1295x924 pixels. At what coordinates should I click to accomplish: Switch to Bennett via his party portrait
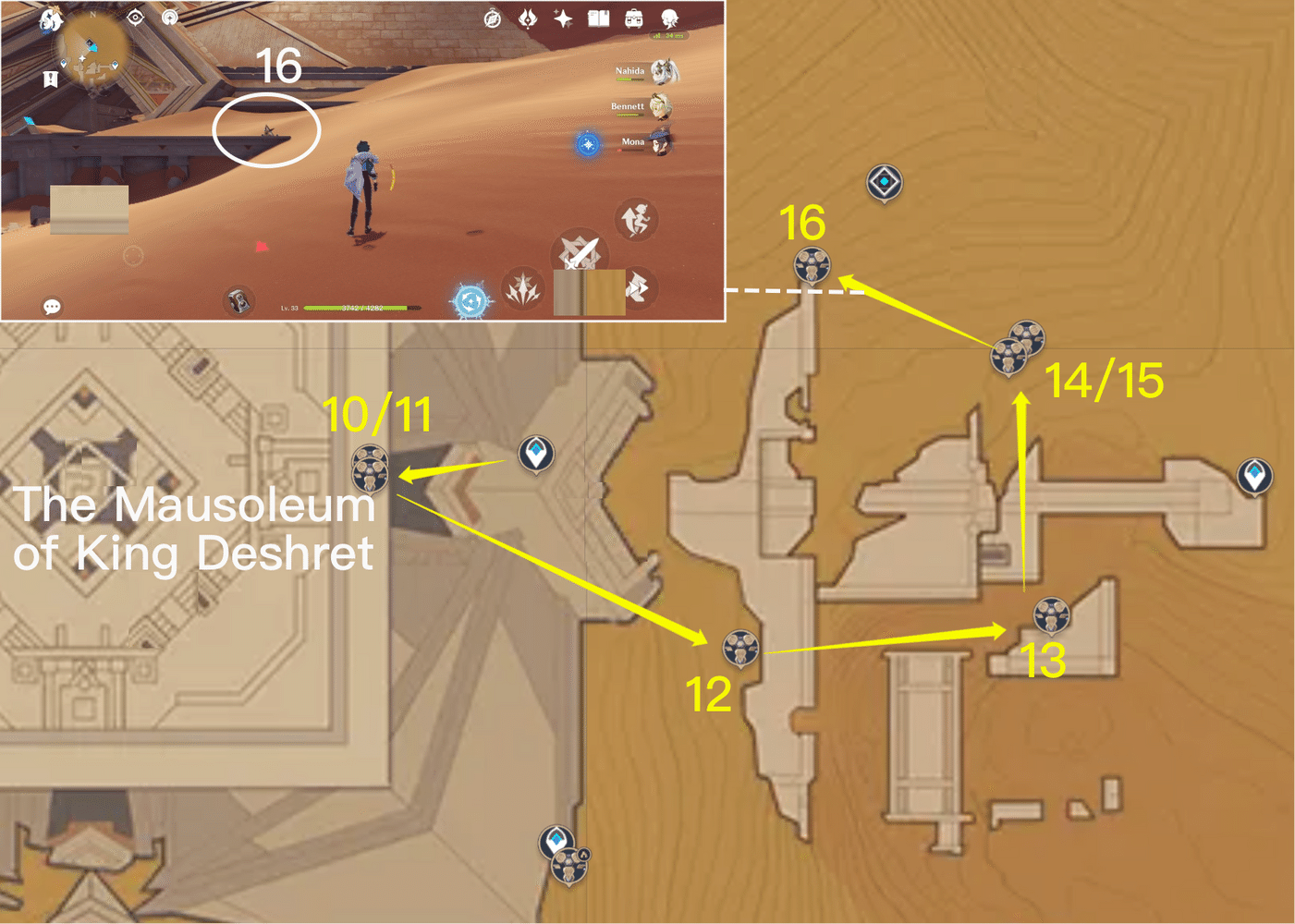click(662, 107)
